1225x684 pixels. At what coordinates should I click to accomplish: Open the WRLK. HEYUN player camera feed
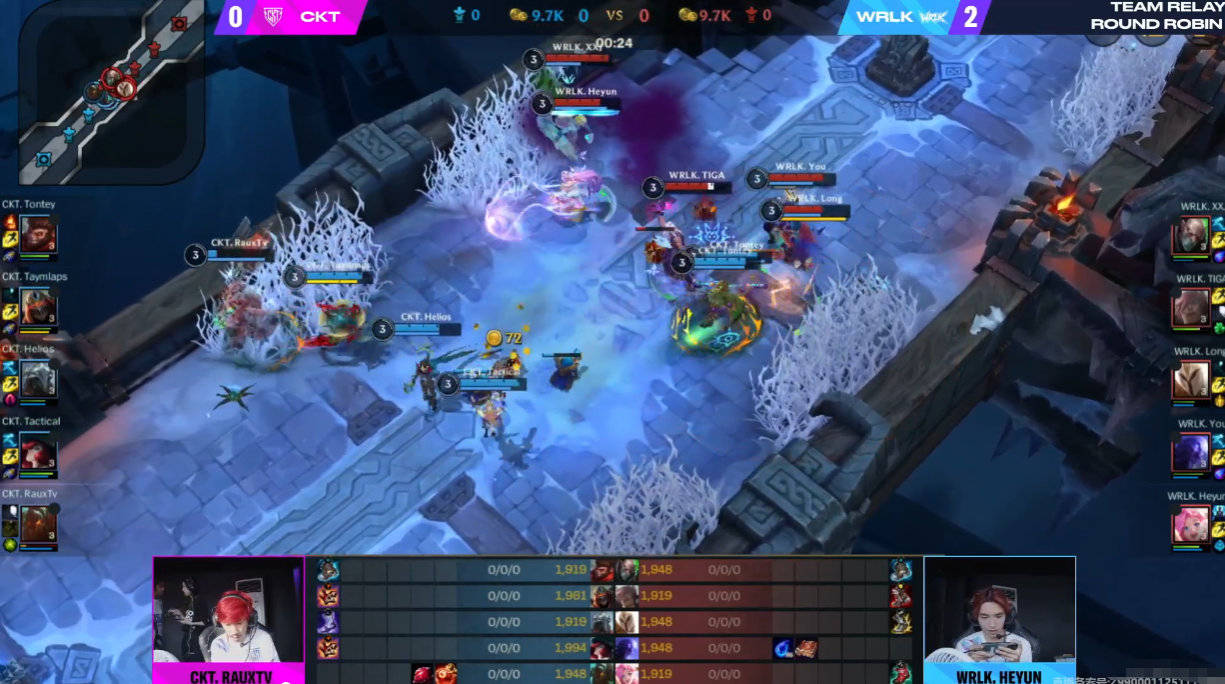pos(998,614)
